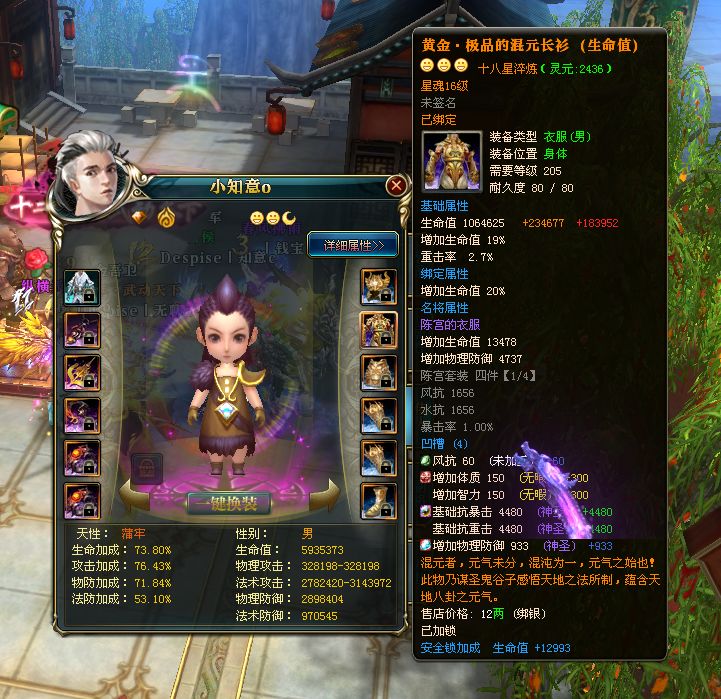
Task: Select the highlighted golden body armor slot
Action: click(x=377, y=328)
